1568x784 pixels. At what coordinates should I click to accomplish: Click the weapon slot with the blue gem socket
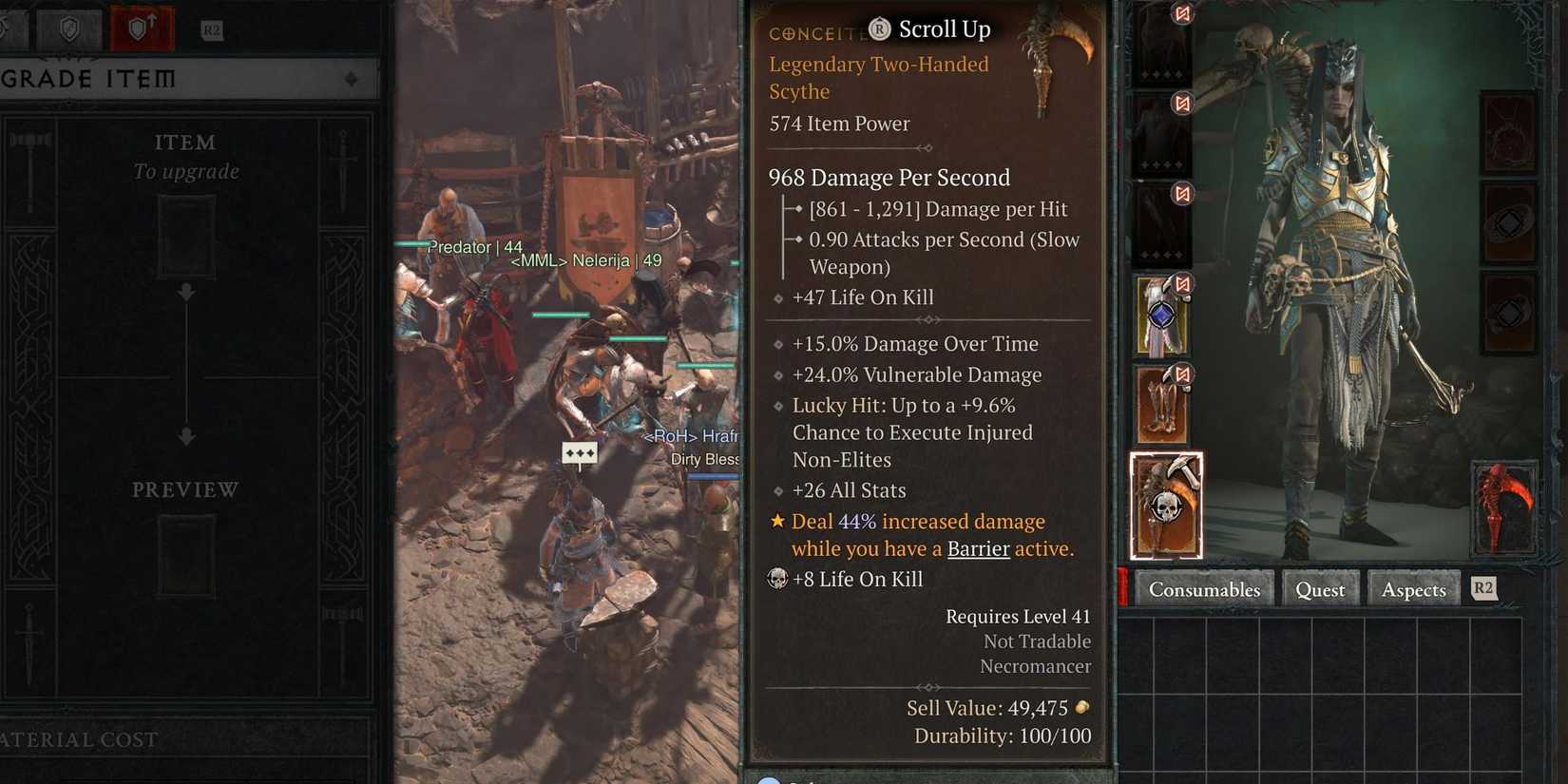click(1161, 318)
